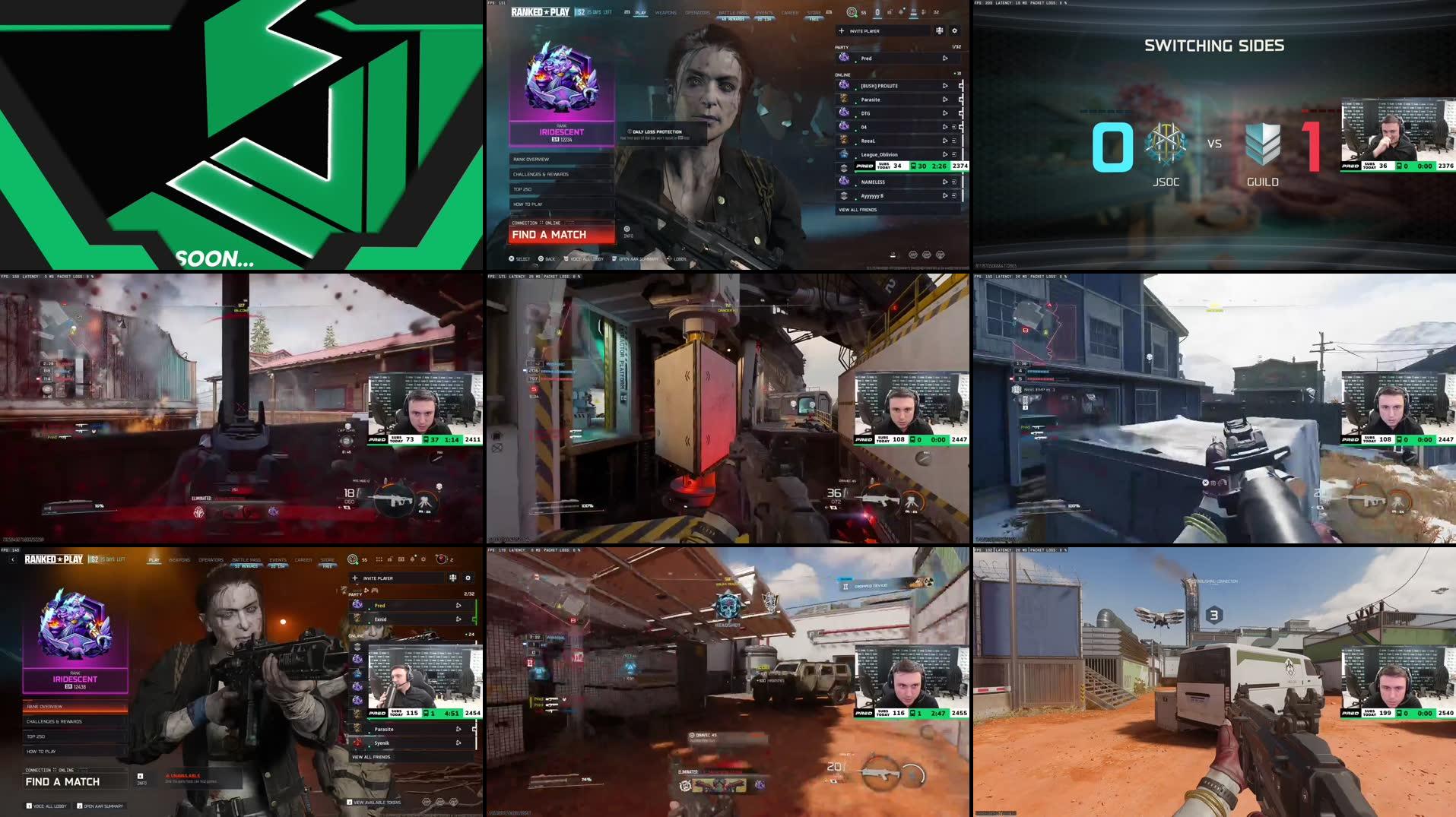
Task: Toggle Voice All Lobby
Action: (566, 258)
